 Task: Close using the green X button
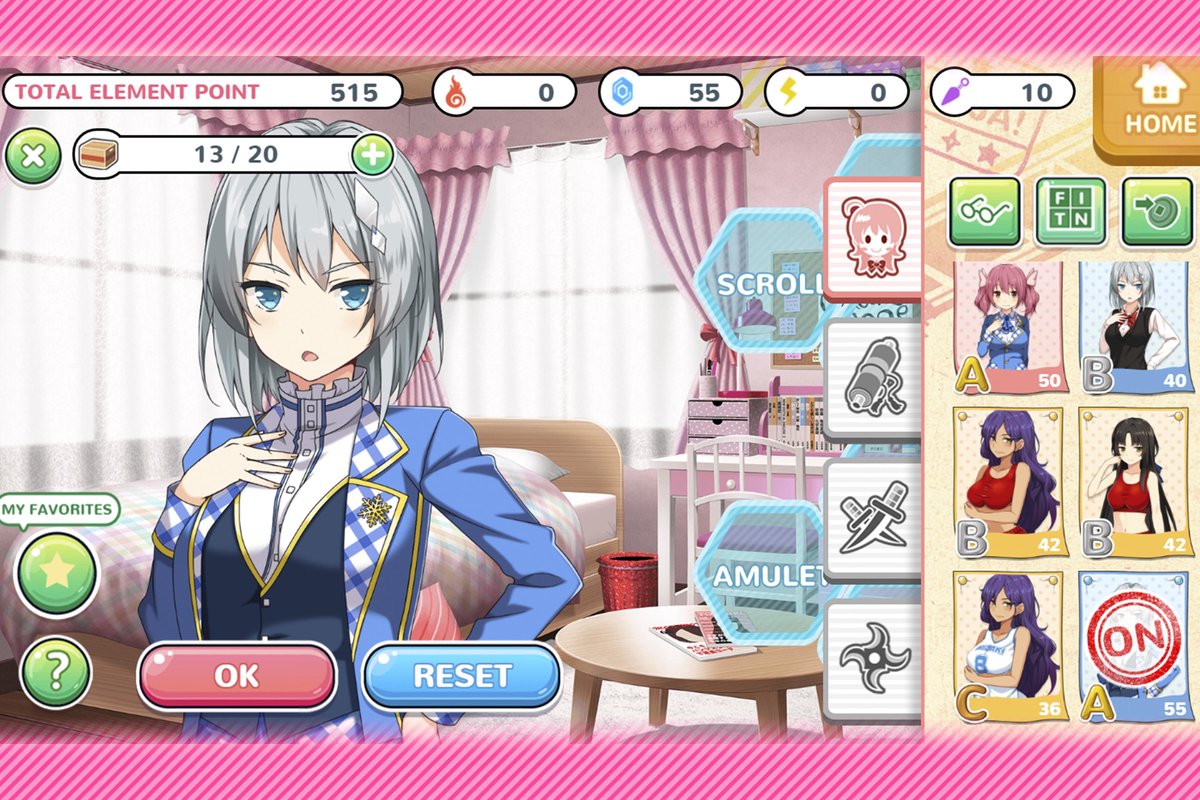tap(34, 155)
